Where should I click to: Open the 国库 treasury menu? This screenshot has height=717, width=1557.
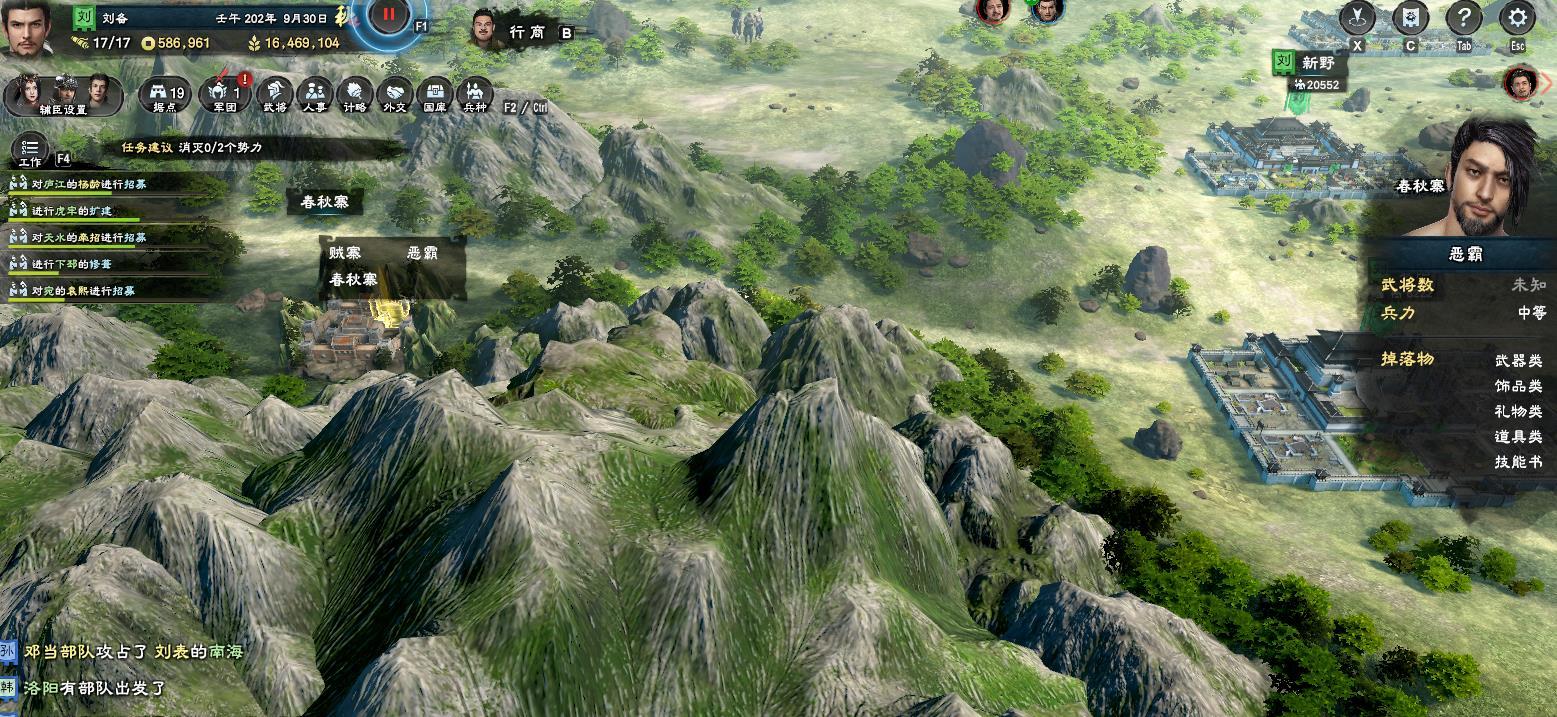(x=434, y=95)
